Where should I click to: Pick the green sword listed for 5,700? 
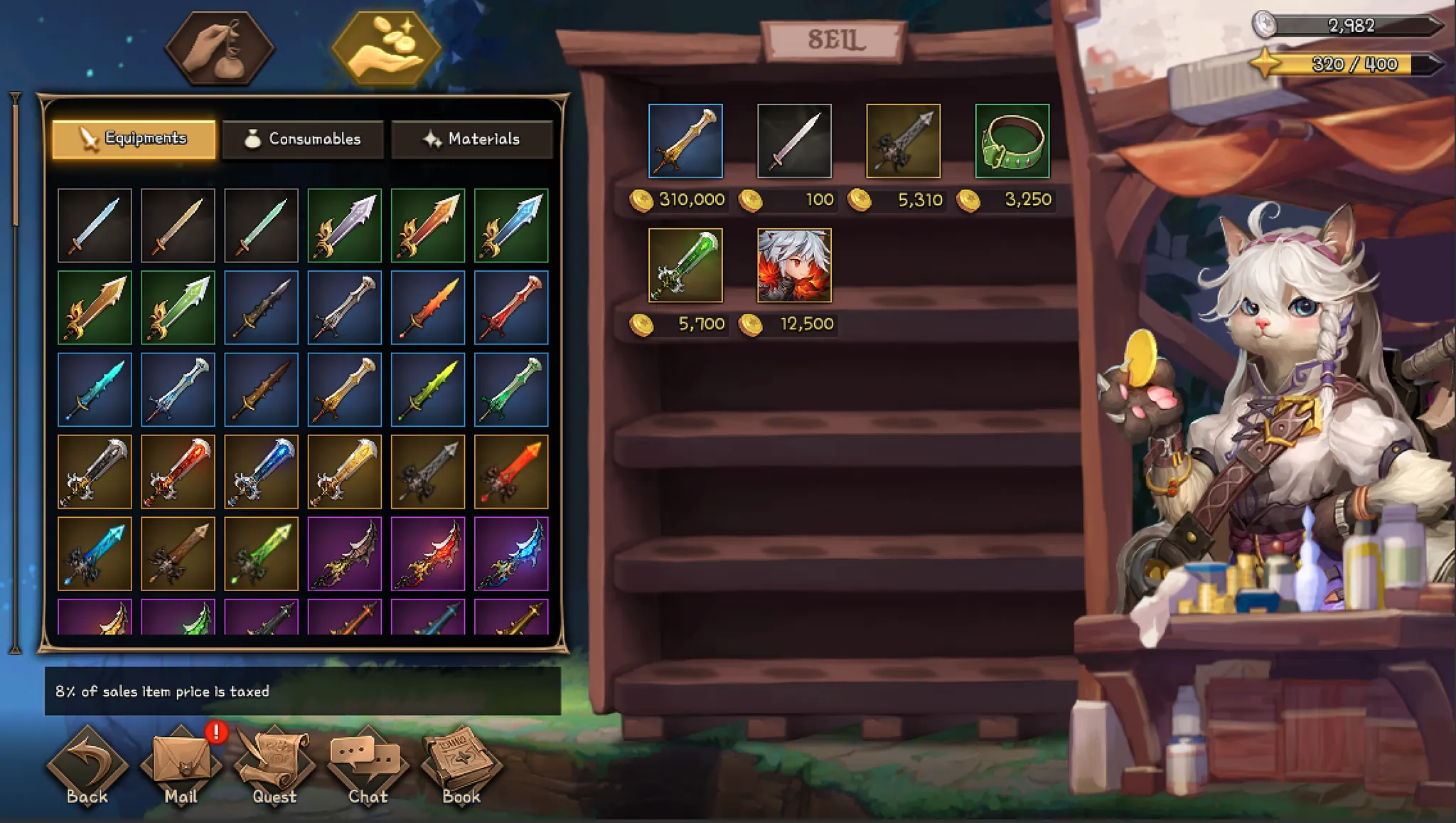click(685, 265)
